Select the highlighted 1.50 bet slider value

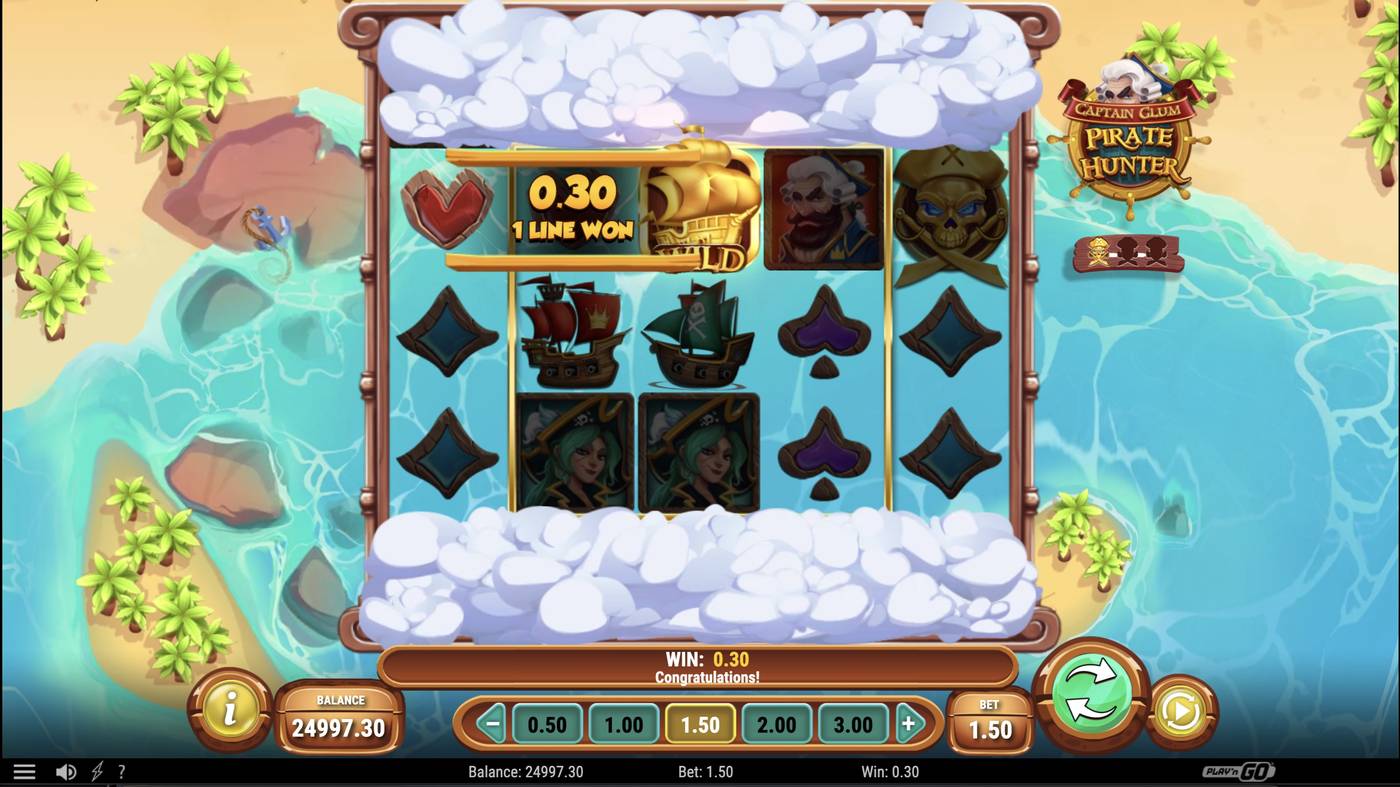[700, 722]
